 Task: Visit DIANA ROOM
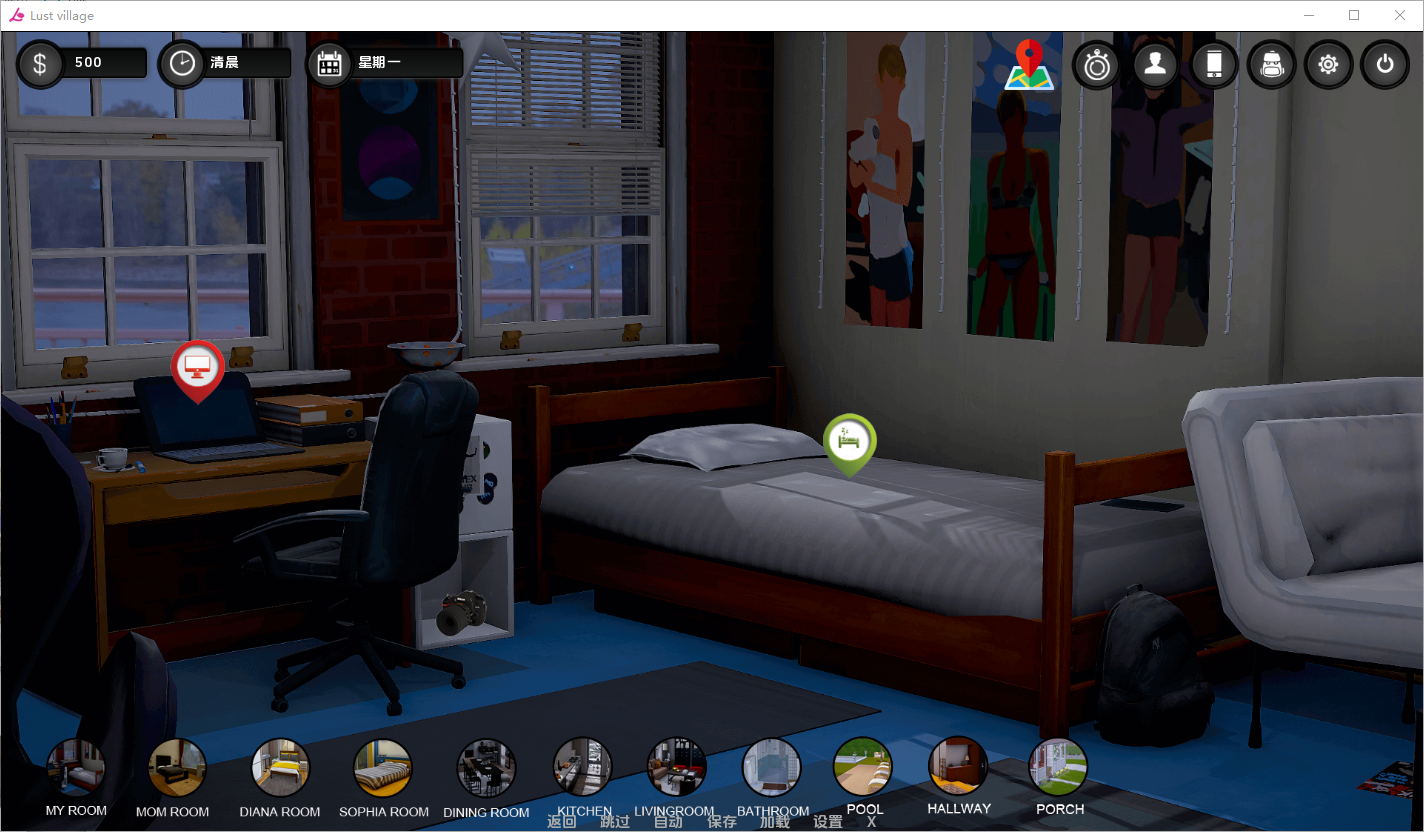click(x=280, y=768)
